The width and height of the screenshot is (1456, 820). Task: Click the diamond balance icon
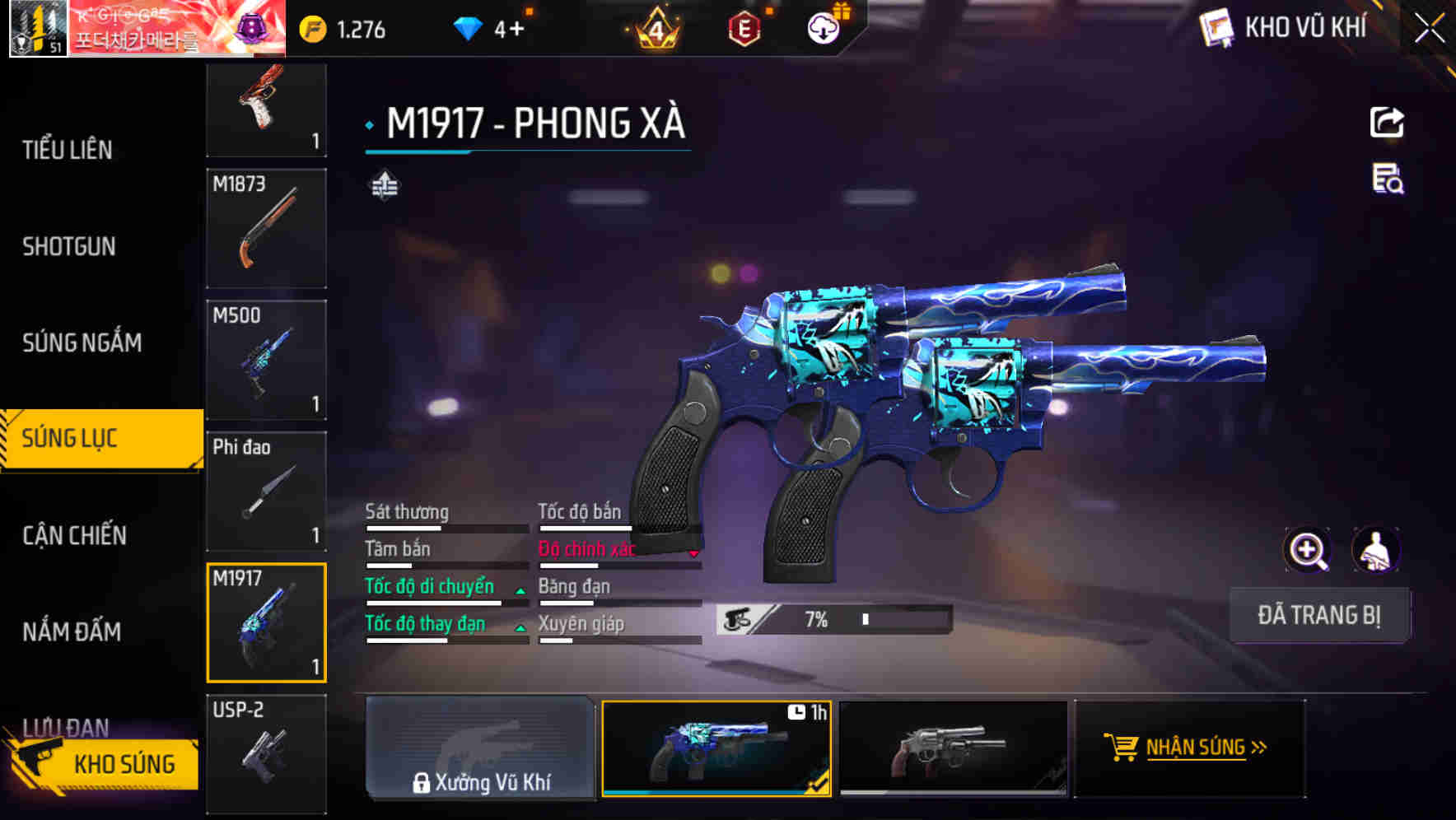coord(469,26)
